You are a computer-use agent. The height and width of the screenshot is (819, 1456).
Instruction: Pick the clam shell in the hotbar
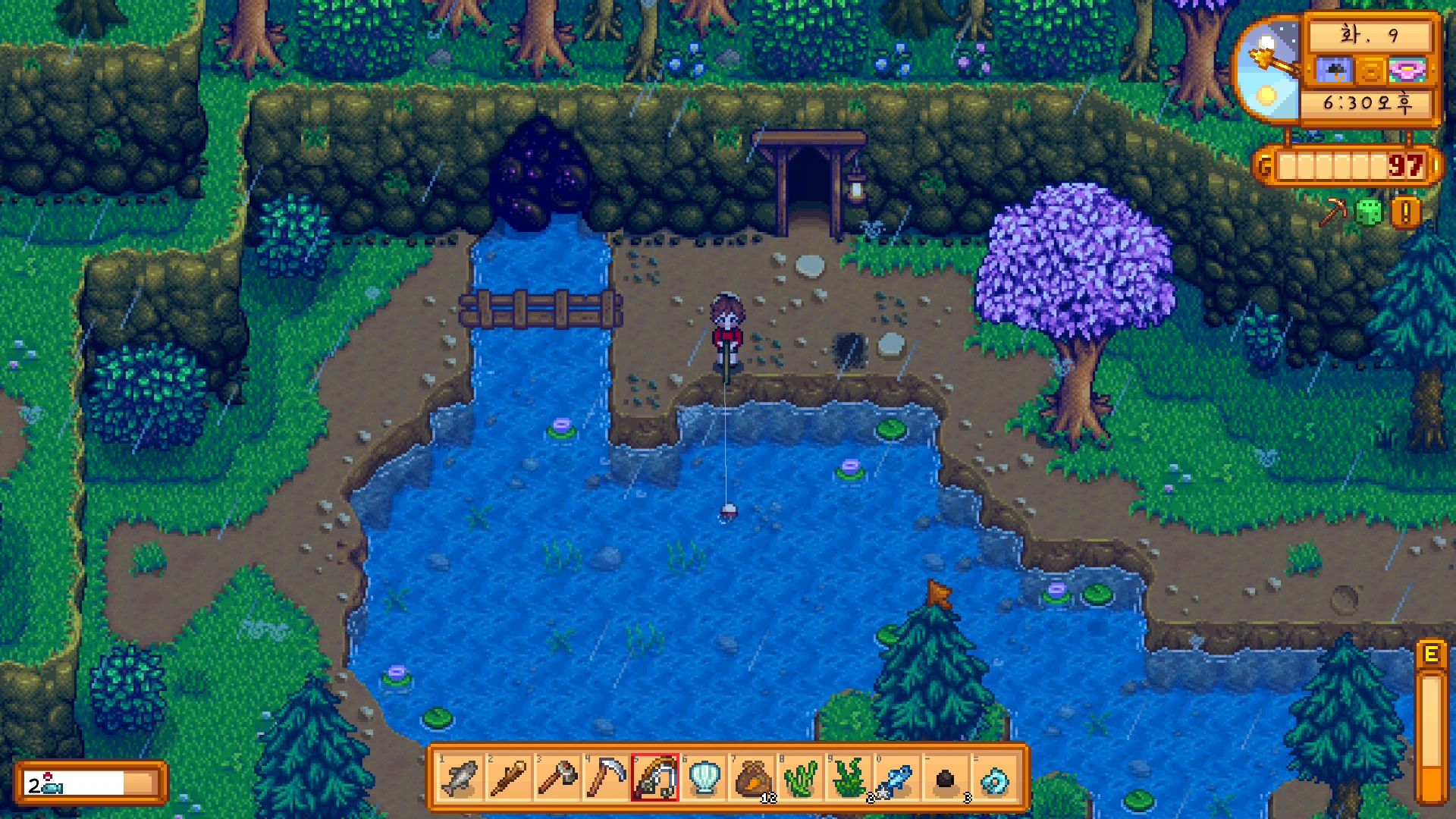(703, 778)
